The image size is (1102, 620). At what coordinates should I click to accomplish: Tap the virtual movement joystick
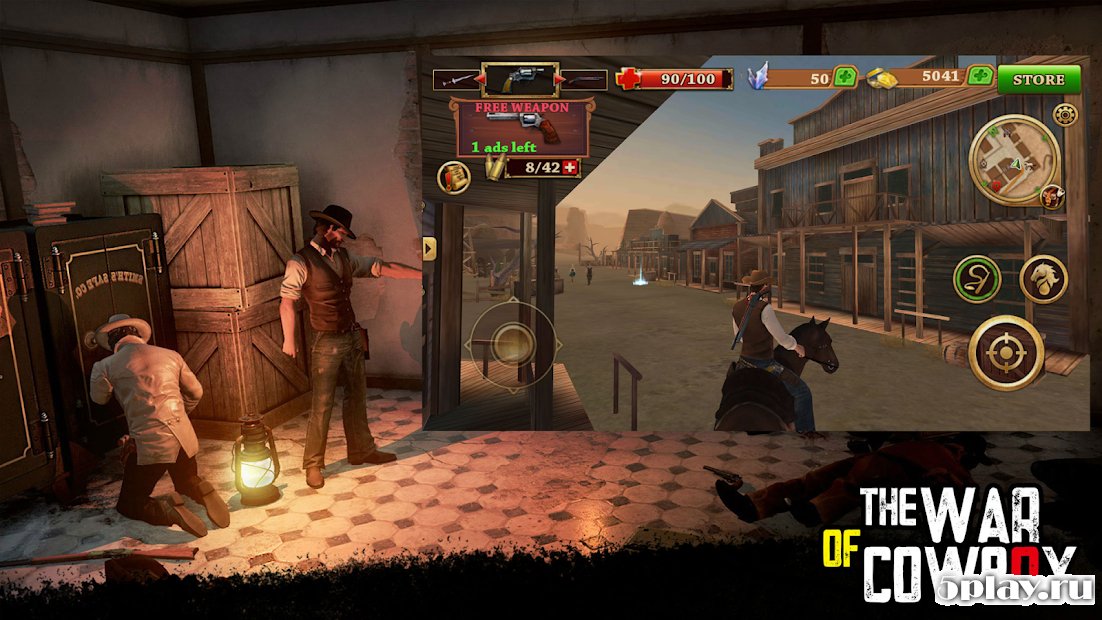(513, 346)
